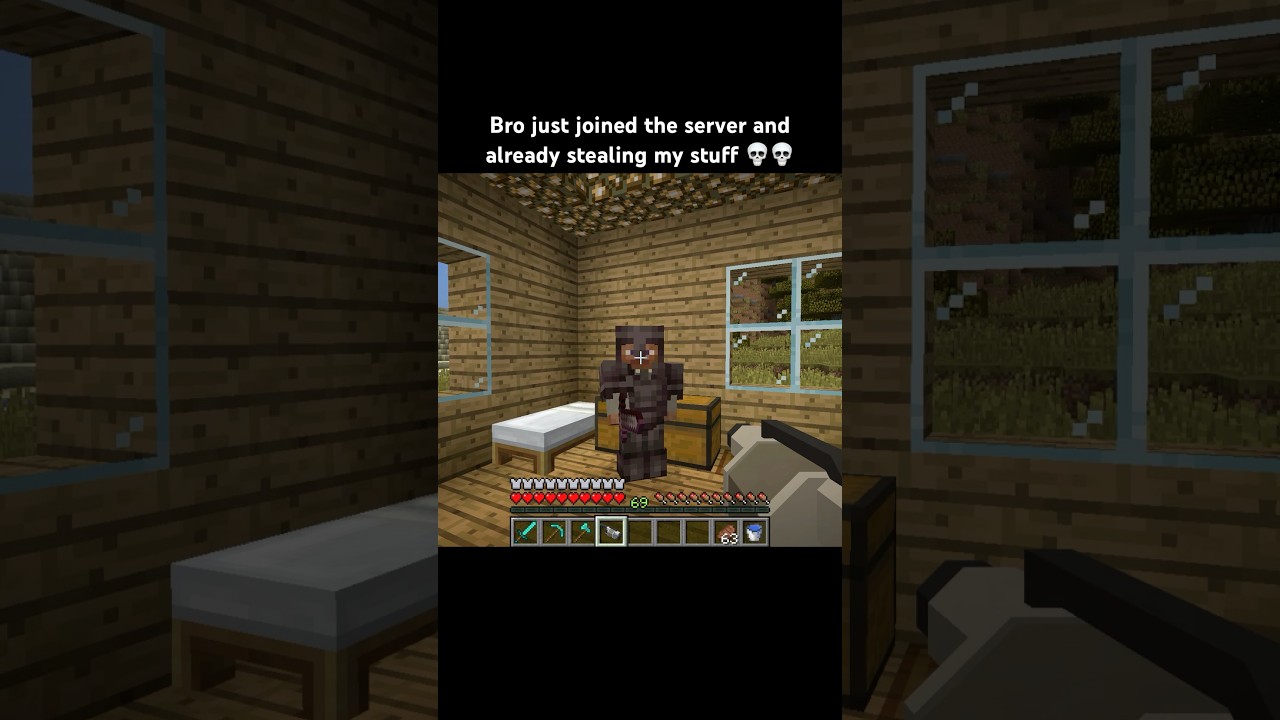
Task: Click an empty hotbar slot
Action: pos(668,531)
